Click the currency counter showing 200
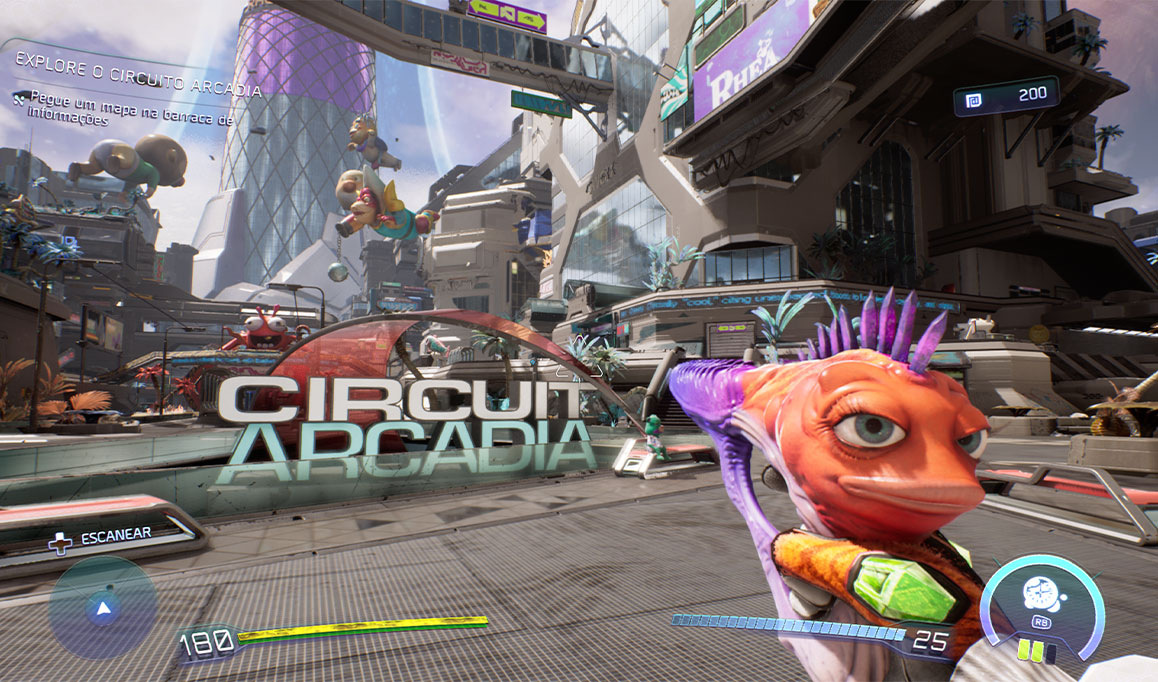 point(1005,96)
